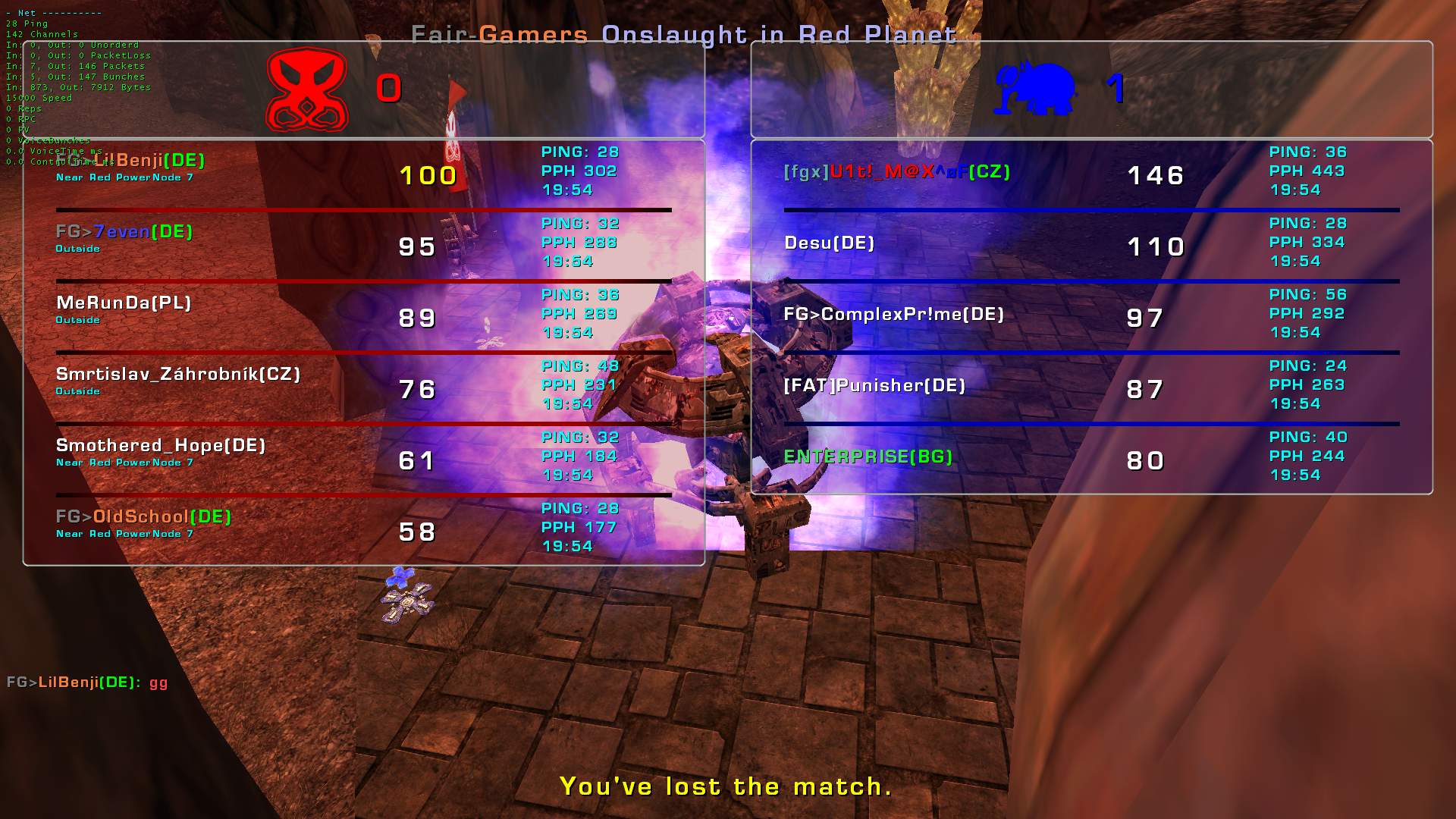Select [FAT]Punisher(DE) in the blue list
The width and height of the screenshot is (1456, 819).
tap(874, 386)
